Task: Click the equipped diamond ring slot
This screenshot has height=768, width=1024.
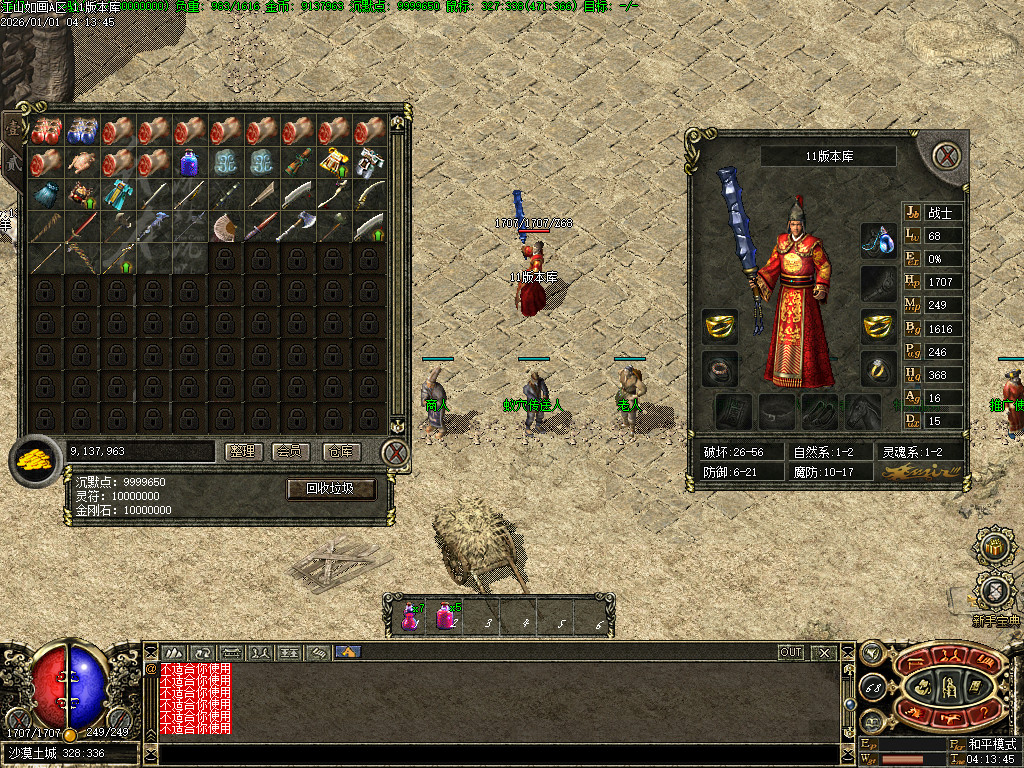Action: click(x=878, y=368)
